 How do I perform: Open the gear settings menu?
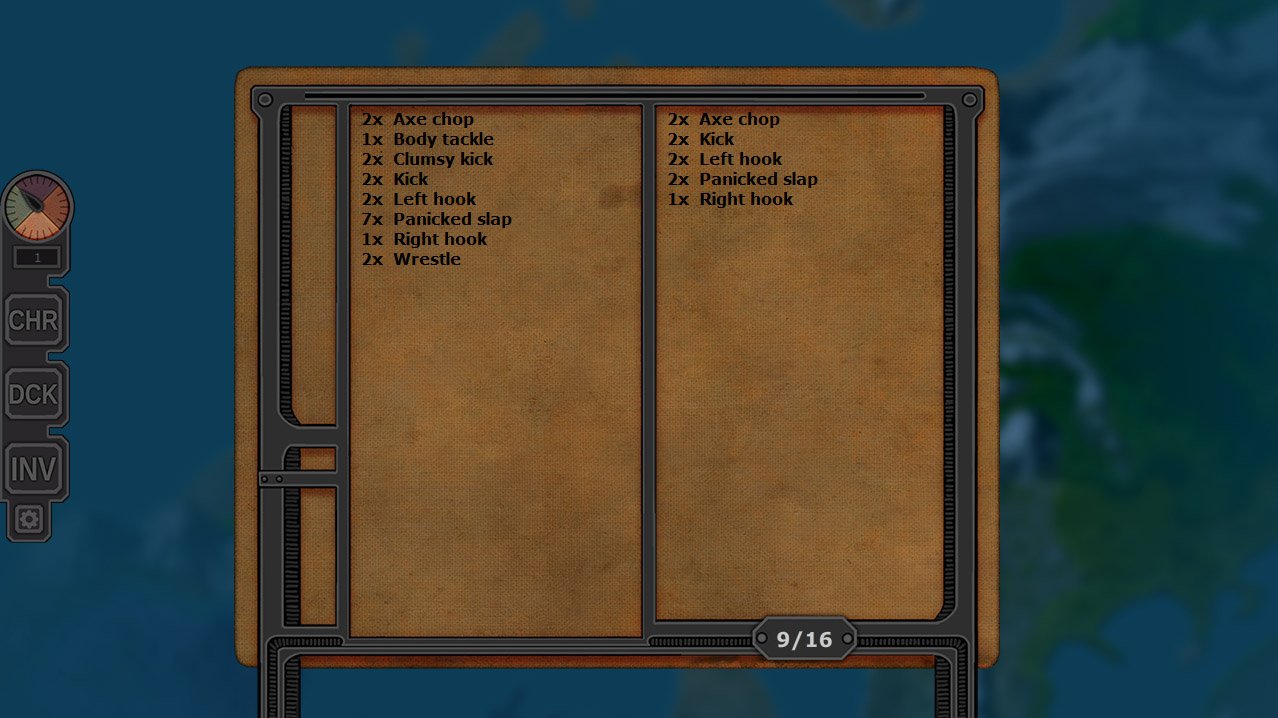(29, 520)
